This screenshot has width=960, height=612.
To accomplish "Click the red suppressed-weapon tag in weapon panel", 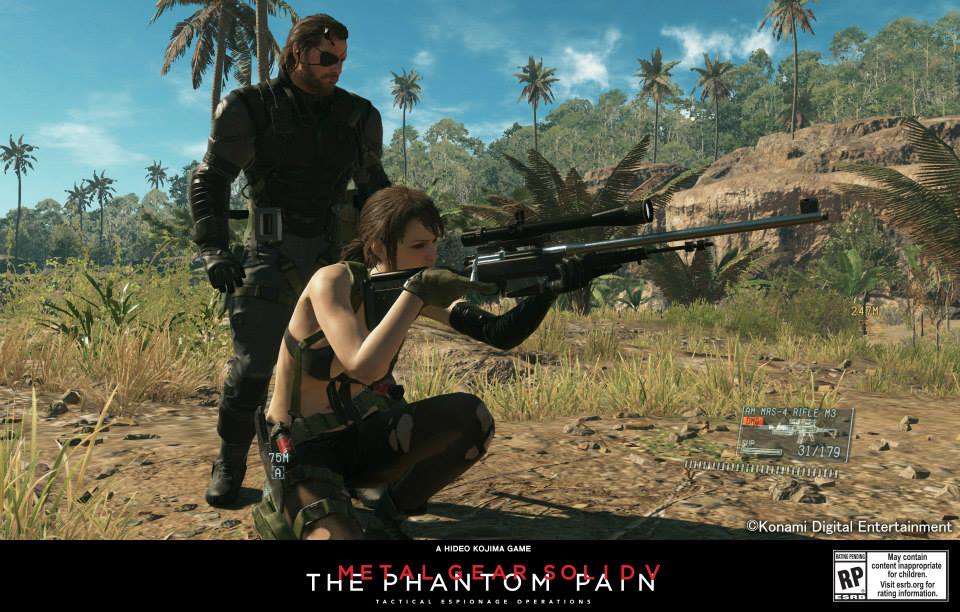I will click(x=753, y=422).
